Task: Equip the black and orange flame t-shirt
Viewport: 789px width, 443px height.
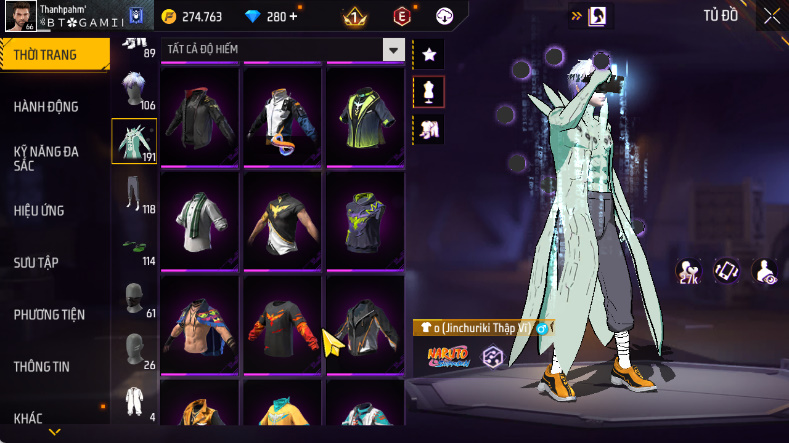Action: point(281,322)
